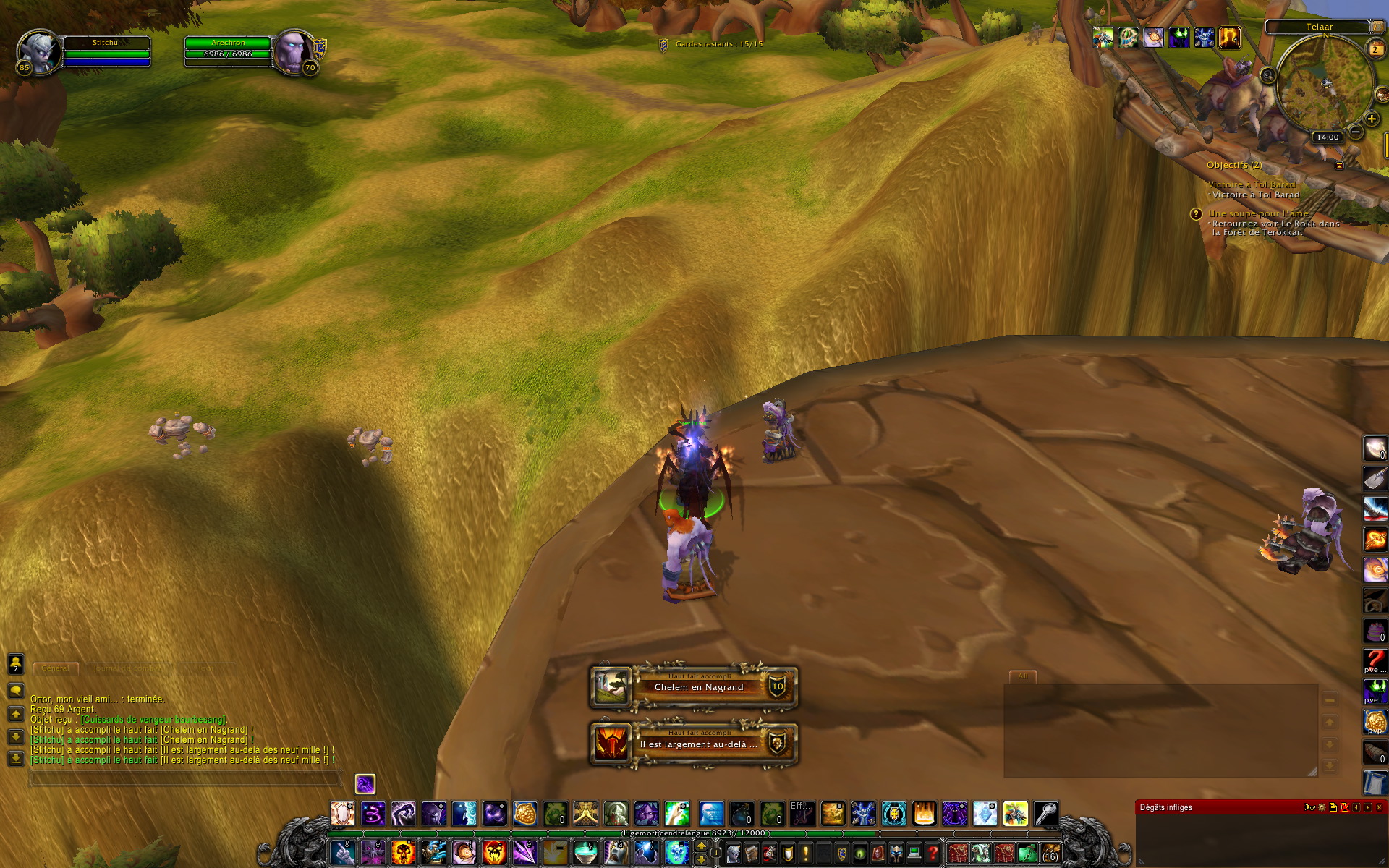Select the quest "Une soupe pour l'âme"
The height and width of the screenshot is (868, 1389).
coord(1258,213)
